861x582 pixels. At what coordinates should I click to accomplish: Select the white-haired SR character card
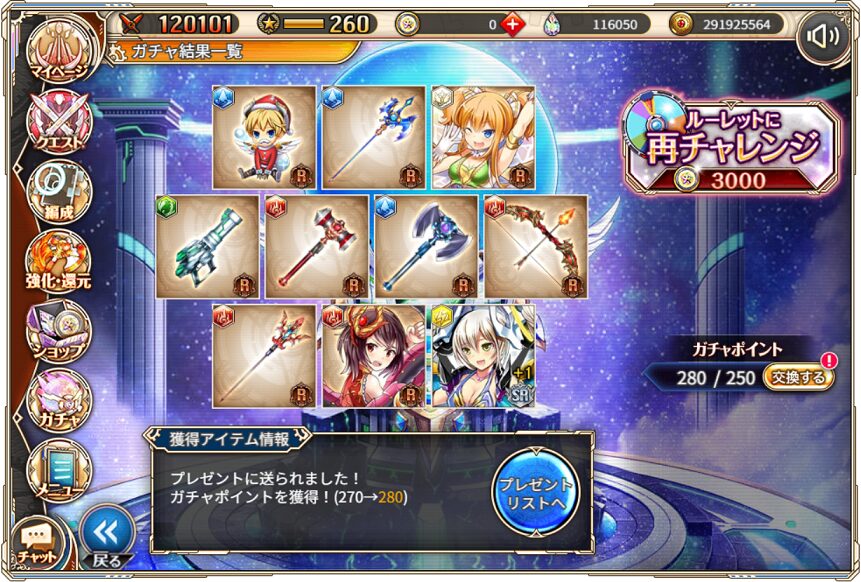483,355
